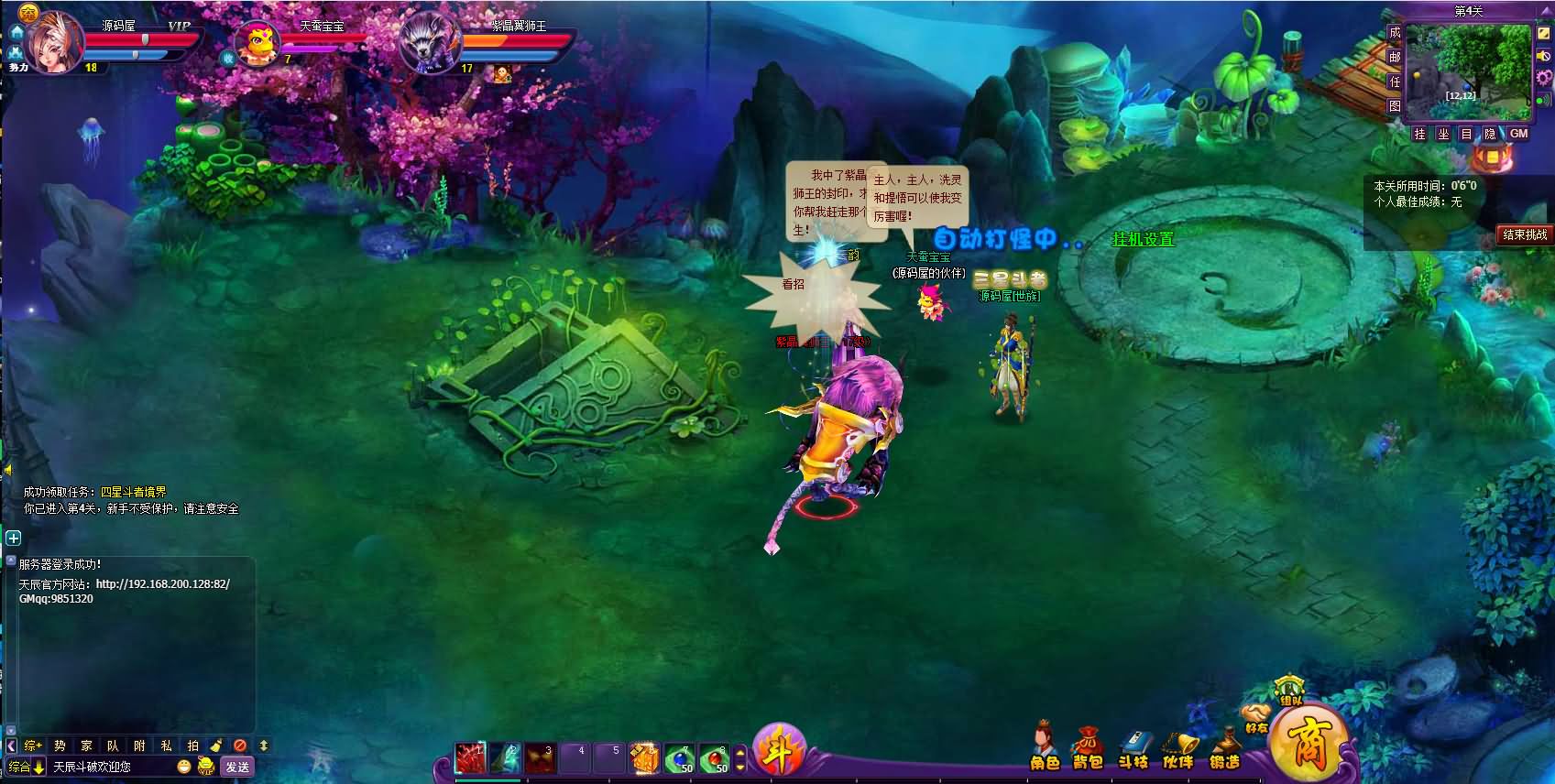
Task: Open the 锻造 forging menu
Action: (x=1224, y=748)
